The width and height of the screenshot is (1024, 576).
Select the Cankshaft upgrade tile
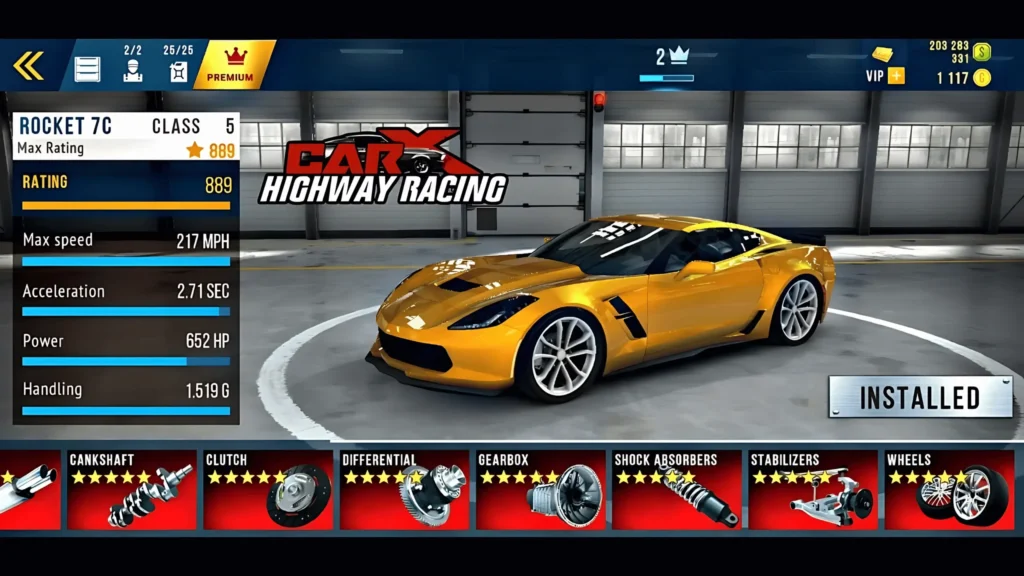click(x=131, y=490)
